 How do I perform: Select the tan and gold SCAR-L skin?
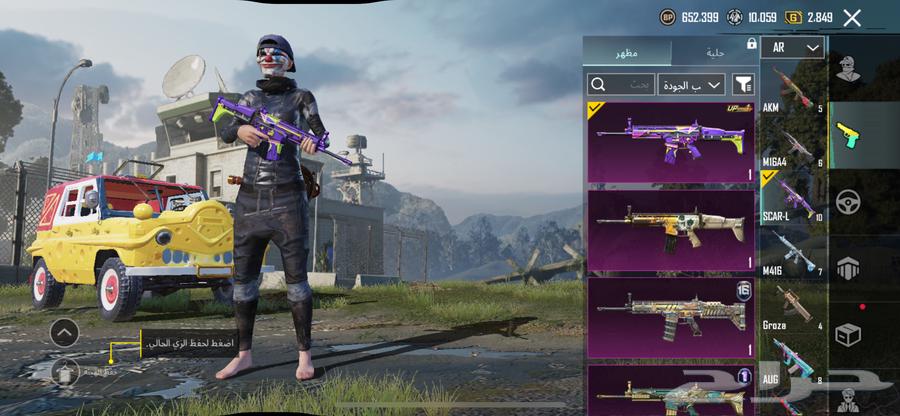[x=670, y=230]
